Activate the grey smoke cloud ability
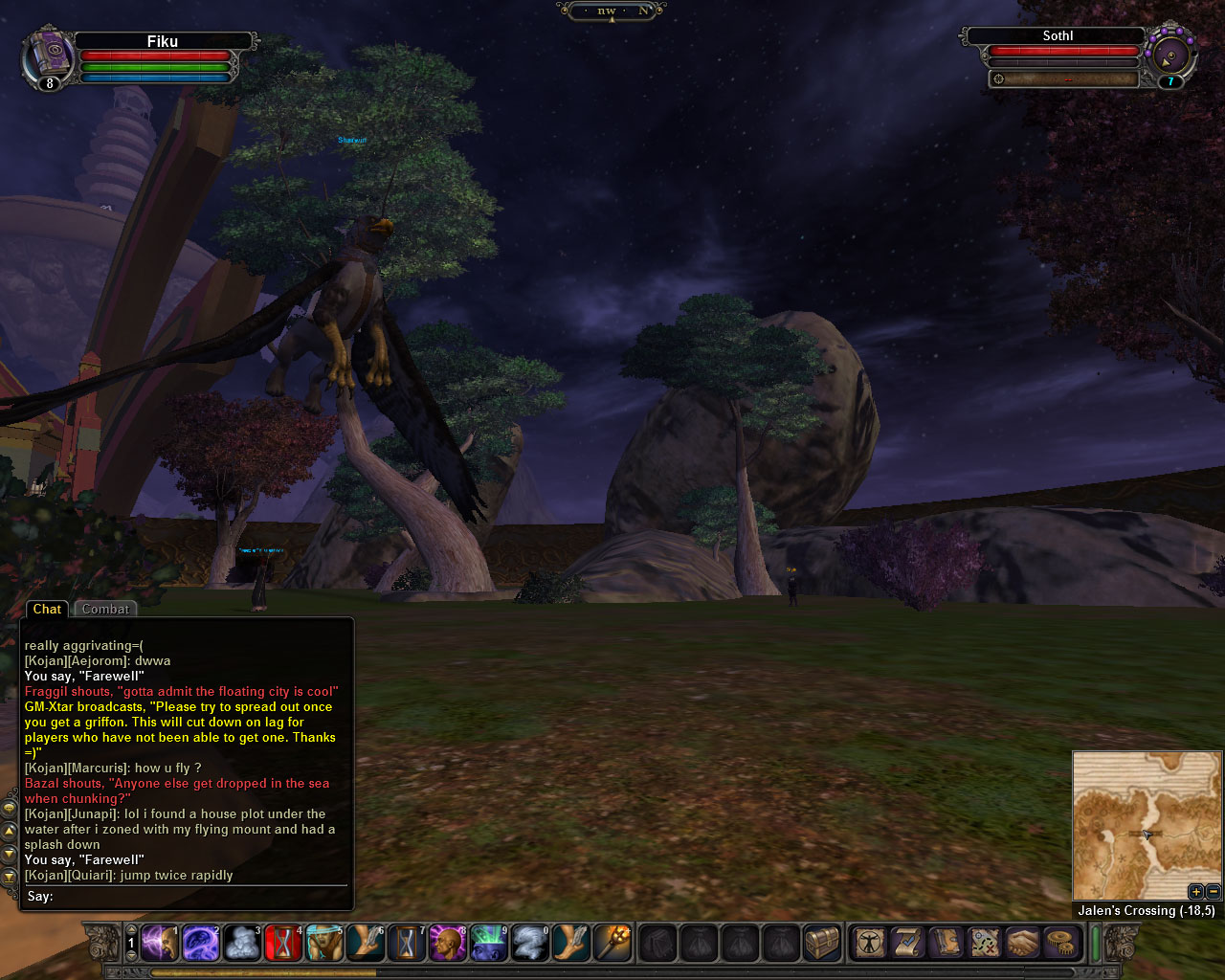 click(x=242, y=943)
